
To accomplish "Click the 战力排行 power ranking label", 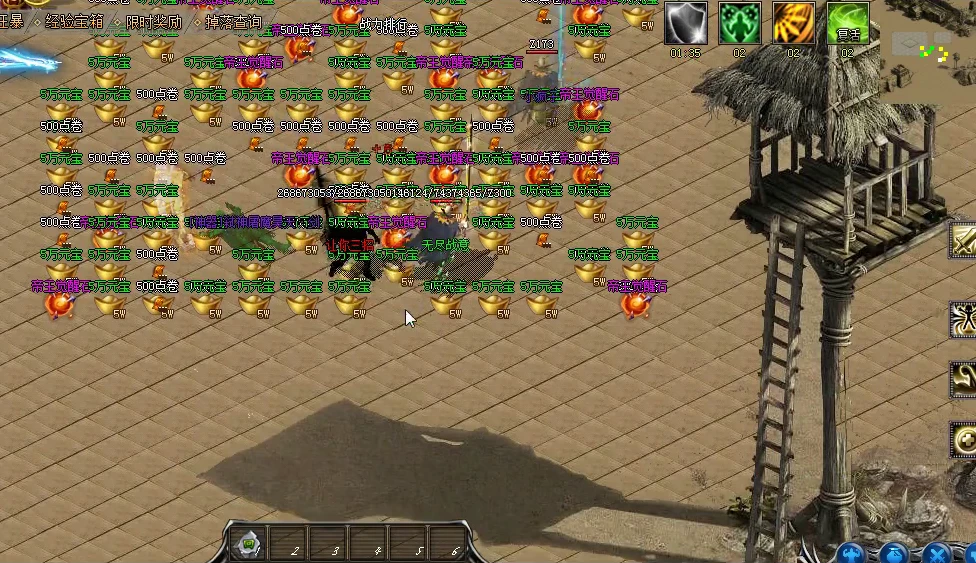I will 382,26.
